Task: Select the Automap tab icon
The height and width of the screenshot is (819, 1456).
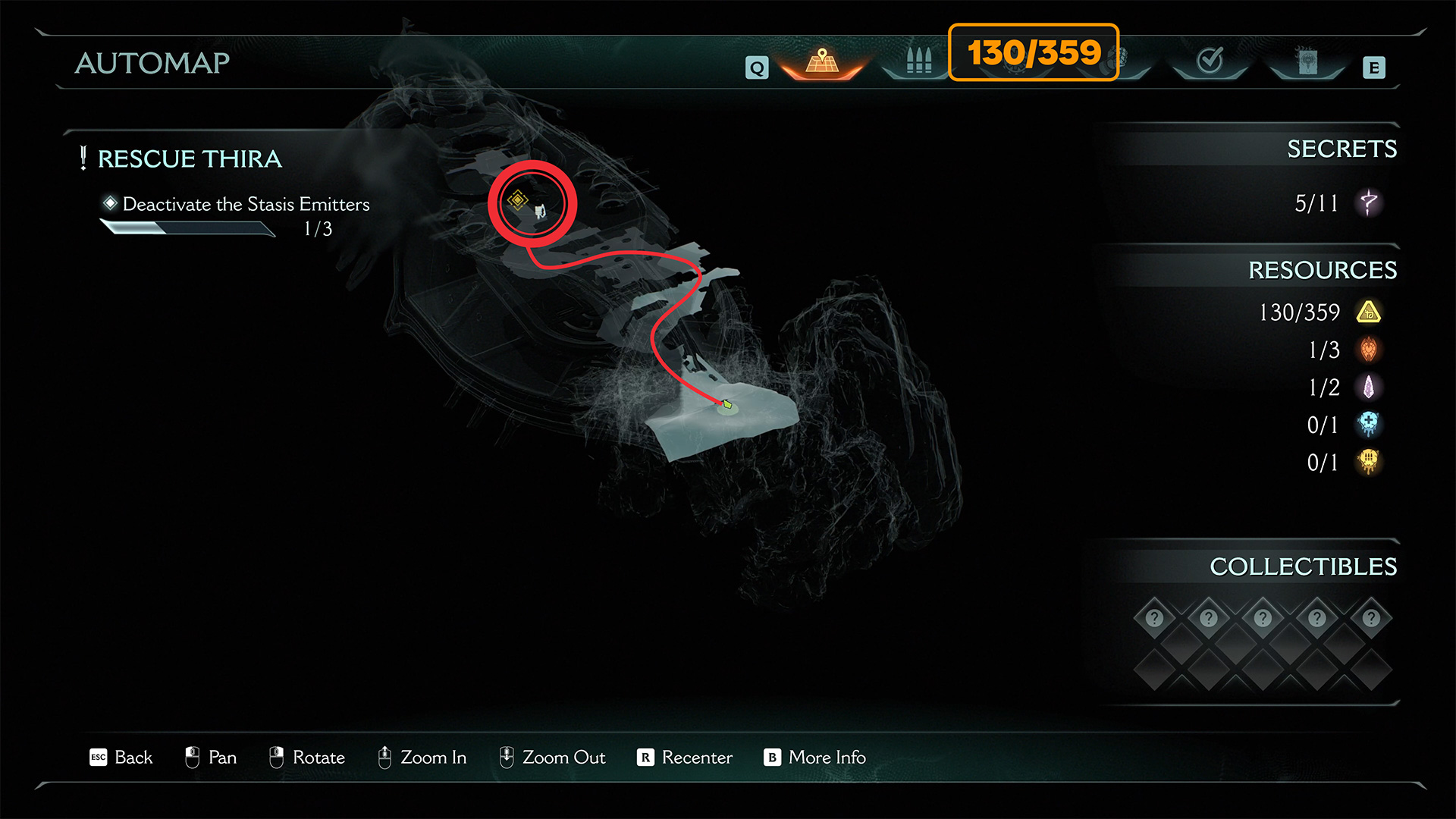Action: tap(822, 61)
